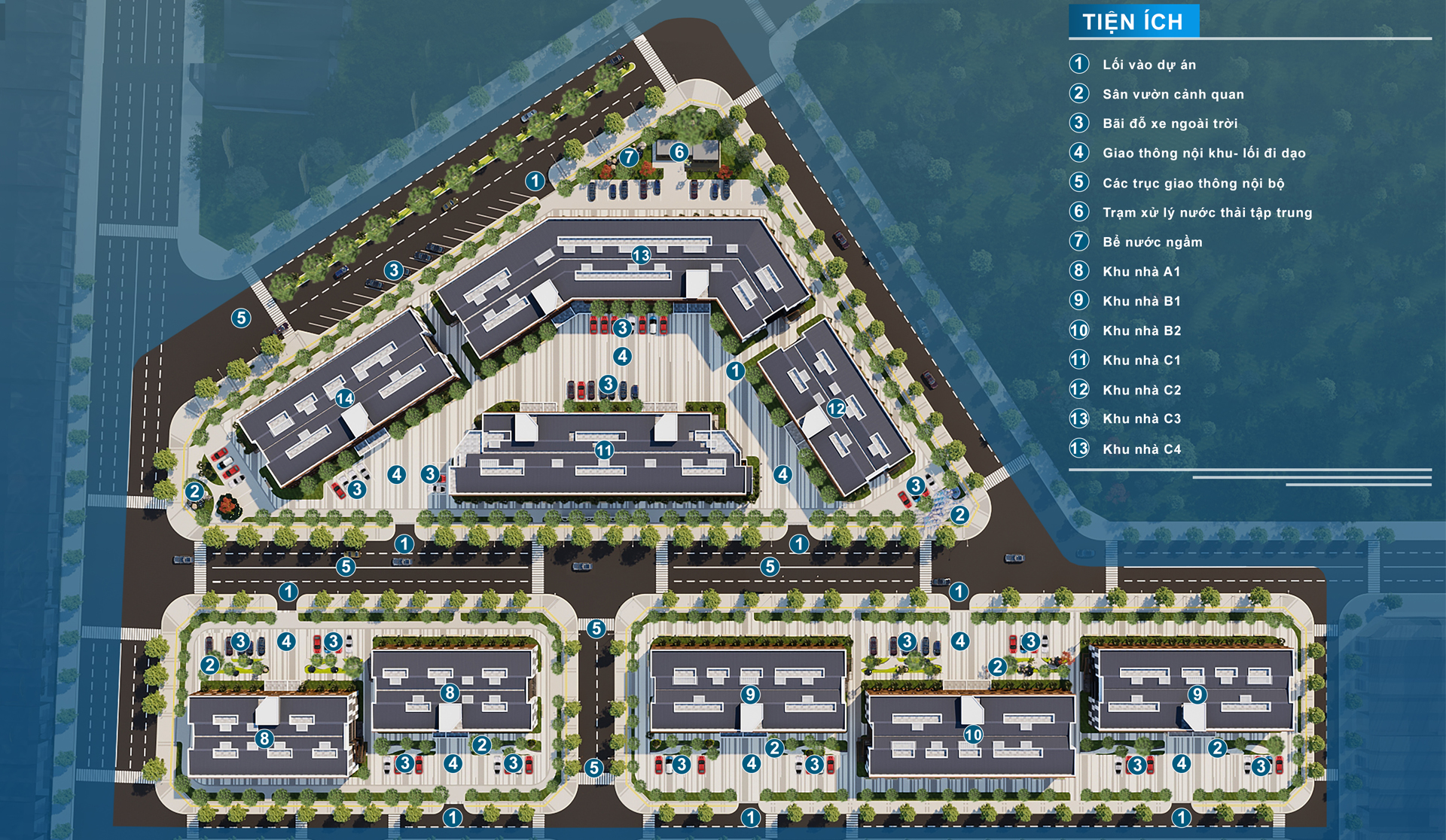The width and height of the screenshot is (1446, 840).
Task: Choose Các trục giao thông nội bộ
Action: pyautogui.click(x=1193, y=183)
